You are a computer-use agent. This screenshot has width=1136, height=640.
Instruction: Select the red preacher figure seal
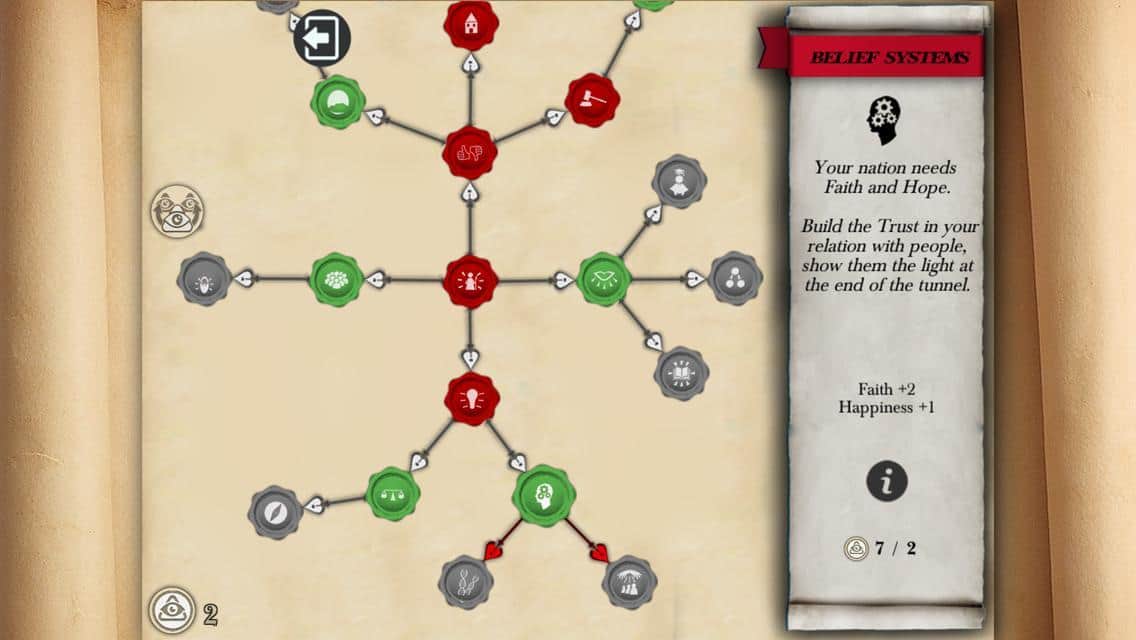470,281
